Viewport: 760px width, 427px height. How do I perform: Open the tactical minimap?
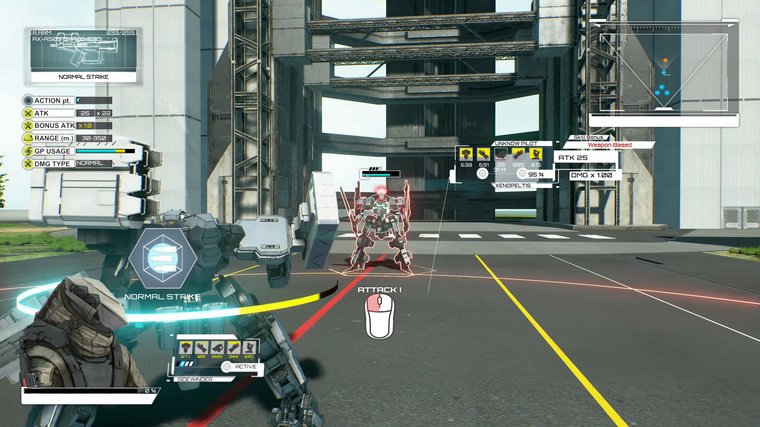663,72
